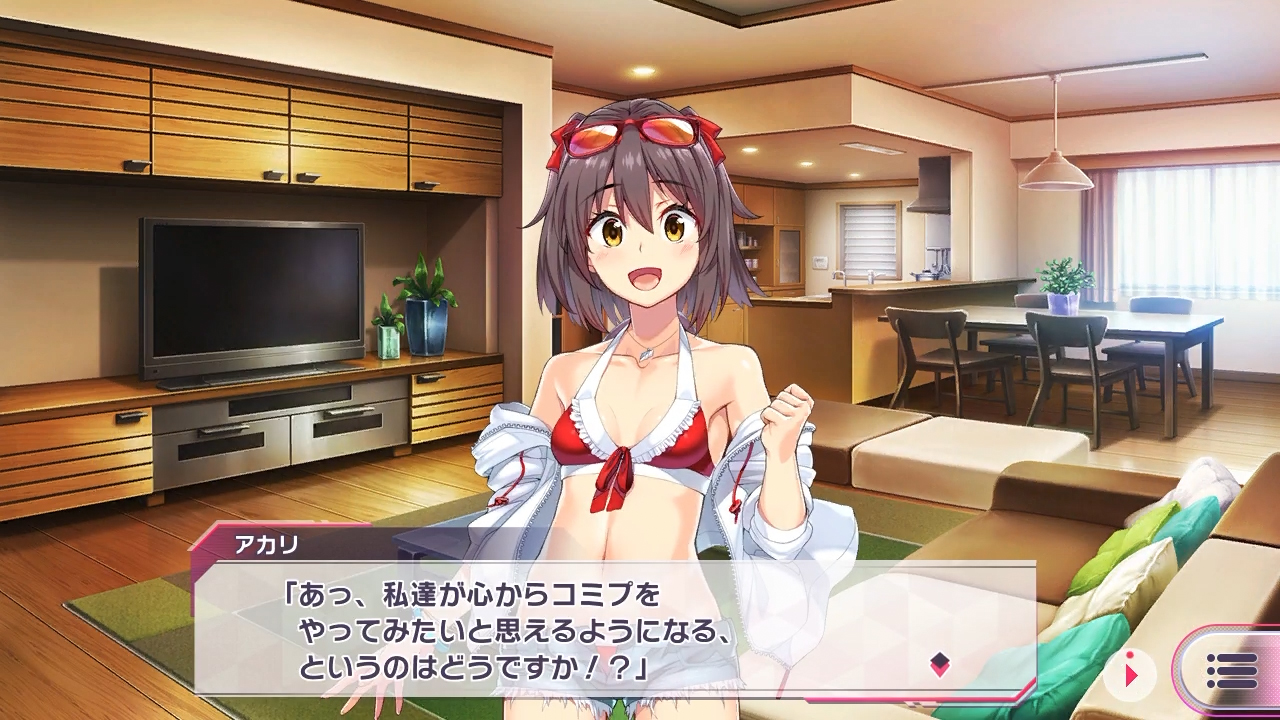Tap the diamond advance indicator
The height and width of the screenshot is (720, 1280).
939,663
